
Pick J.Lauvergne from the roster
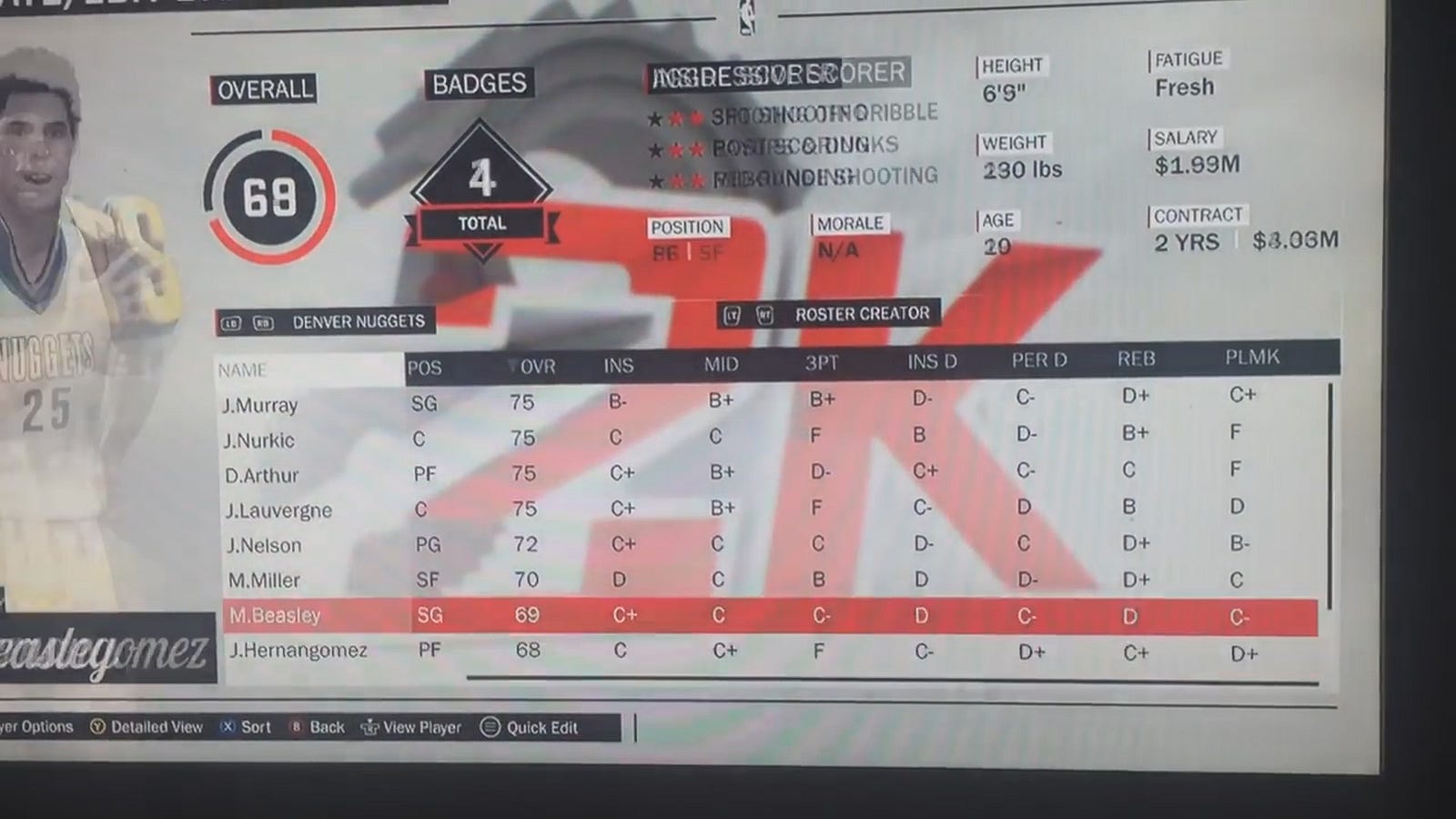[x=278, y=511]
